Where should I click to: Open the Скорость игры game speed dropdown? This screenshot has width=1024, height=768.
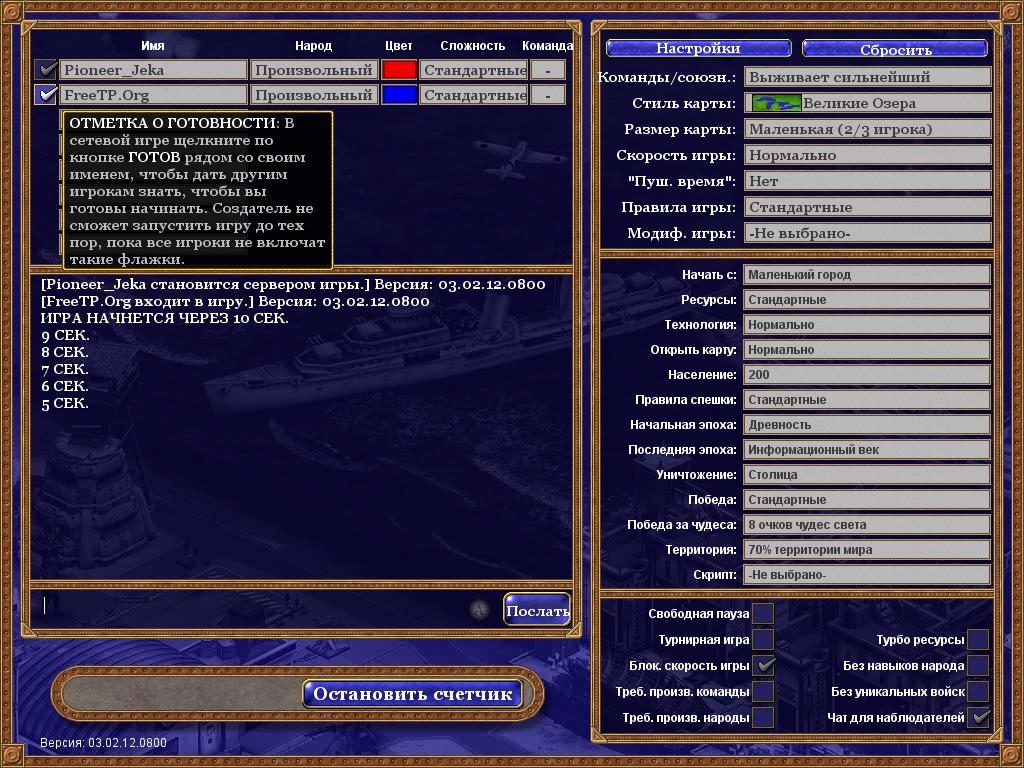pos(867,155)
